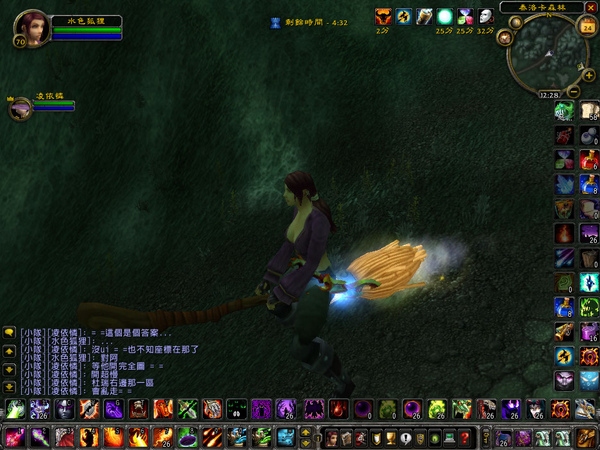Screen dimensions: 600x450
Task: Open the backpack at the bar's end
Action: pos(587,437)
